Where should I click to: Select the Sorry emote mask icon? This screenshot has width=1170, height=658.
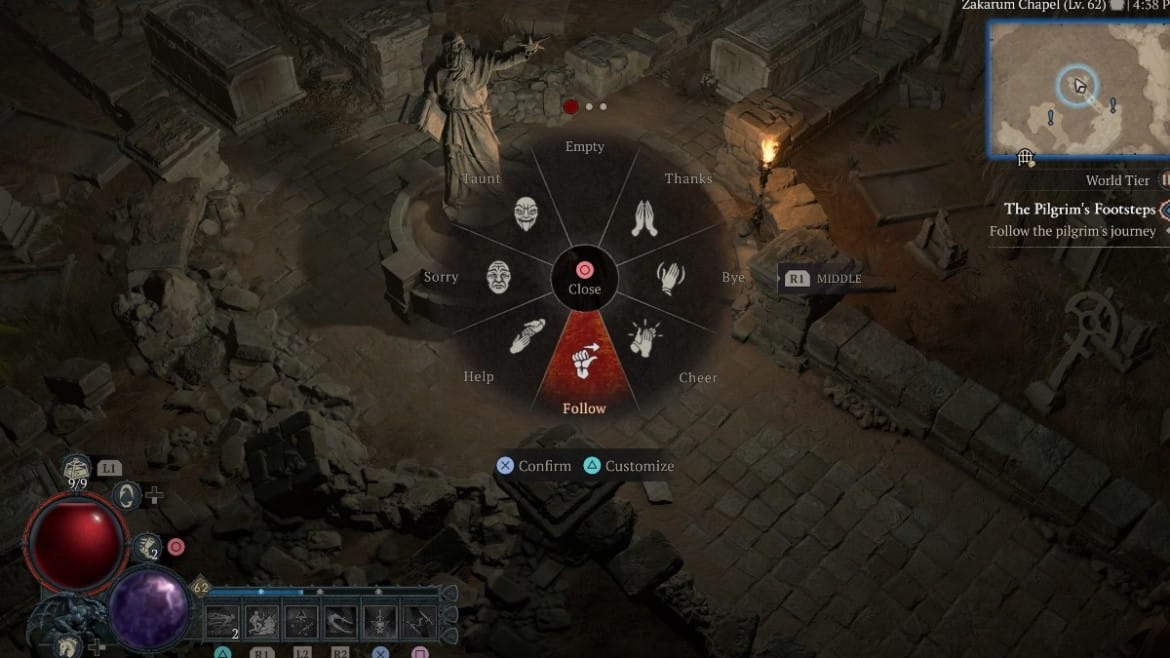coord(500,277)
